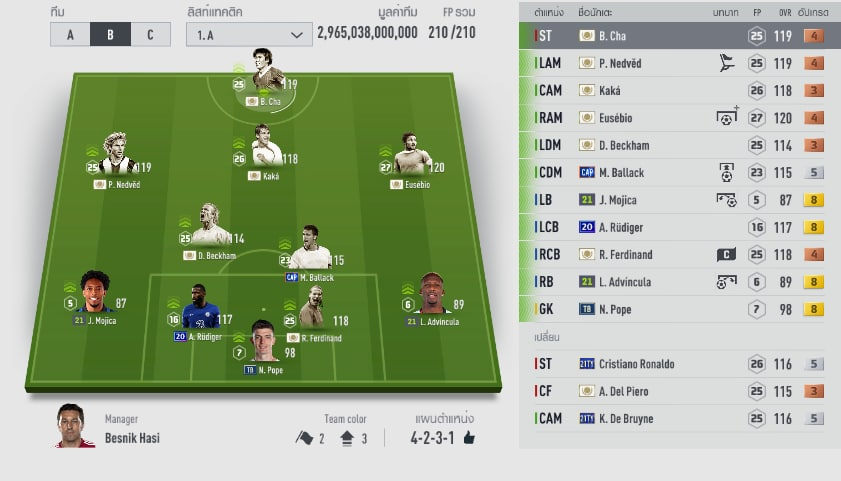Choose P. Nedvěd in the player list
This screenshot has height=481, width=841.
pos(672,63)
